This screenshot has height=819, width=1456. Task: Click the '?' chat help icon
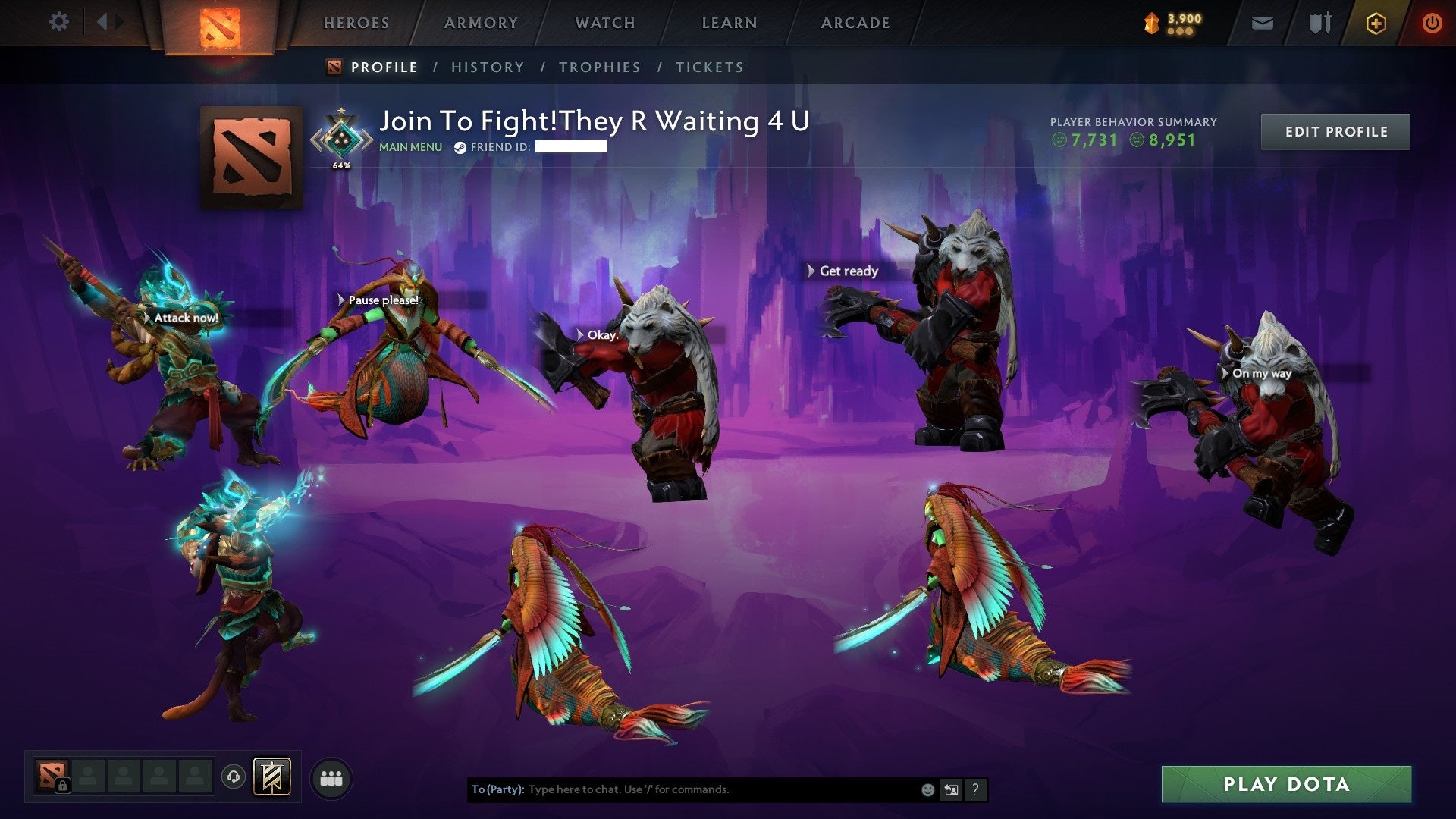tap(975, 789)
